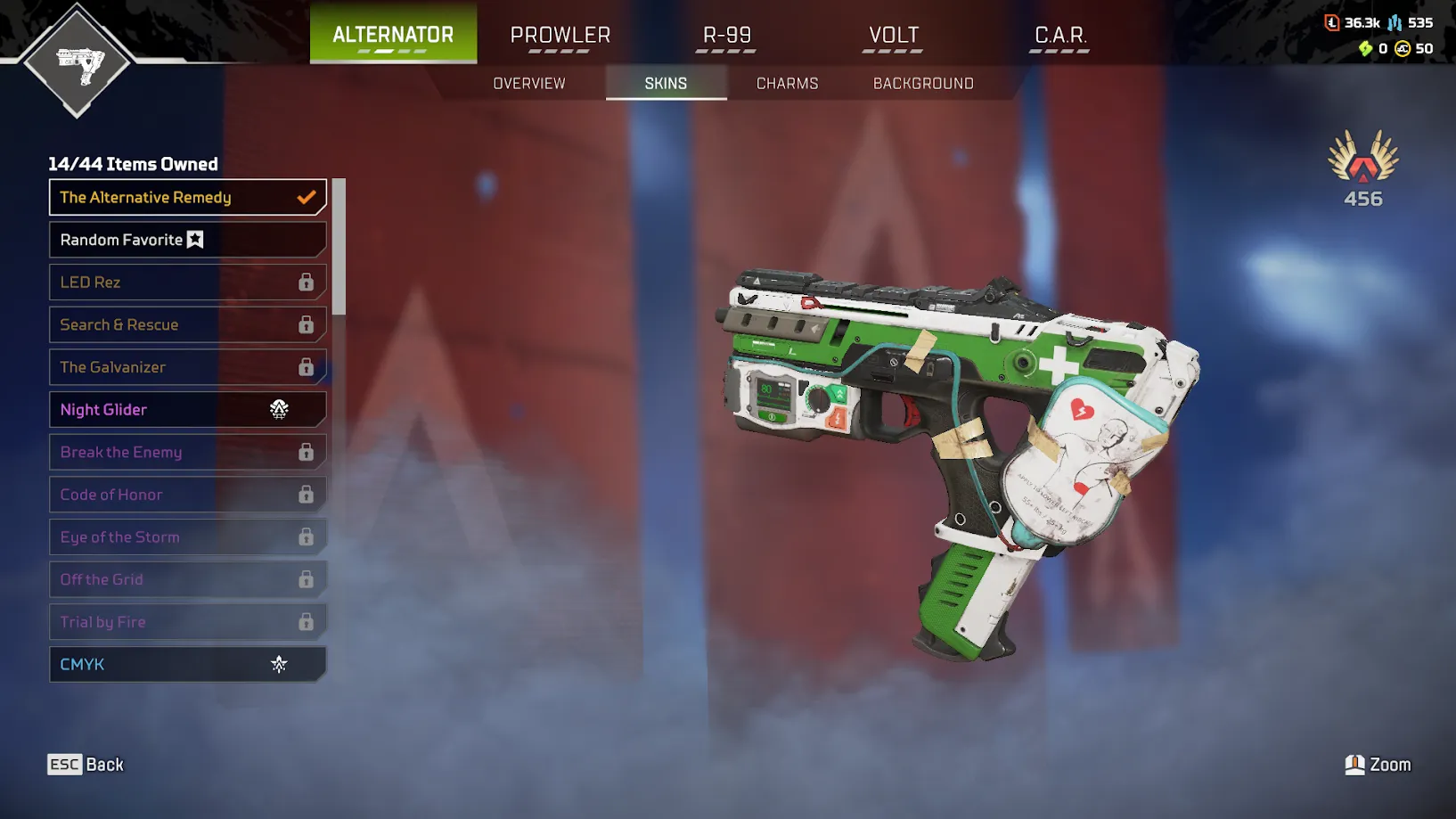Switch to the PROWLER weapon tab
This screenshot has height=819, width=1456.
(x=560, y=35)
